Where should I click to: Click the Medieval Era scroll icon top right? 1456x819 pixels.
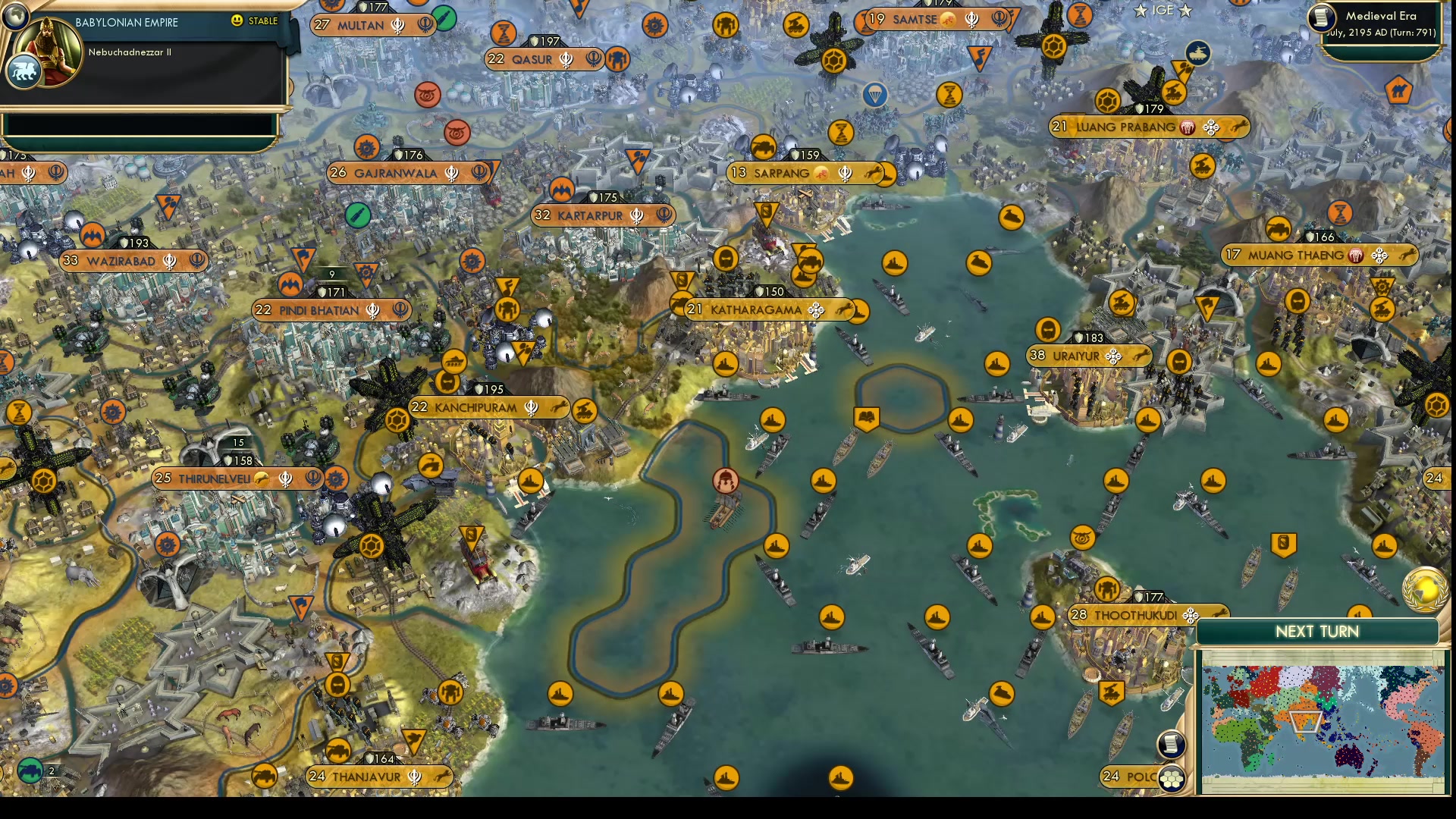coord(1320,18)
